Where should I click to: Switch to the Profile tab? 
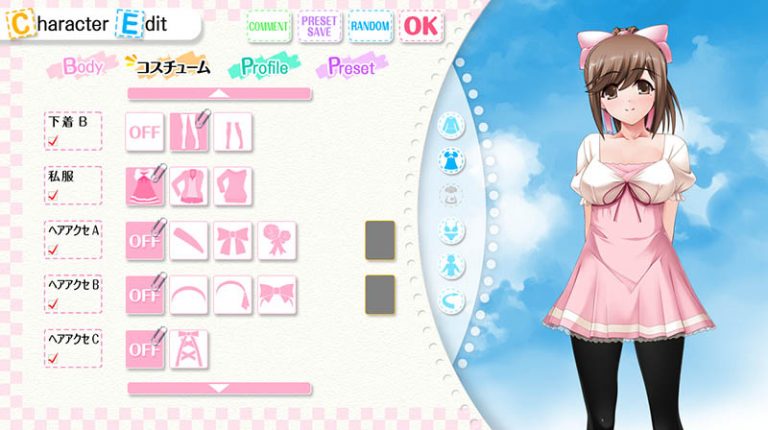point(263,68)
